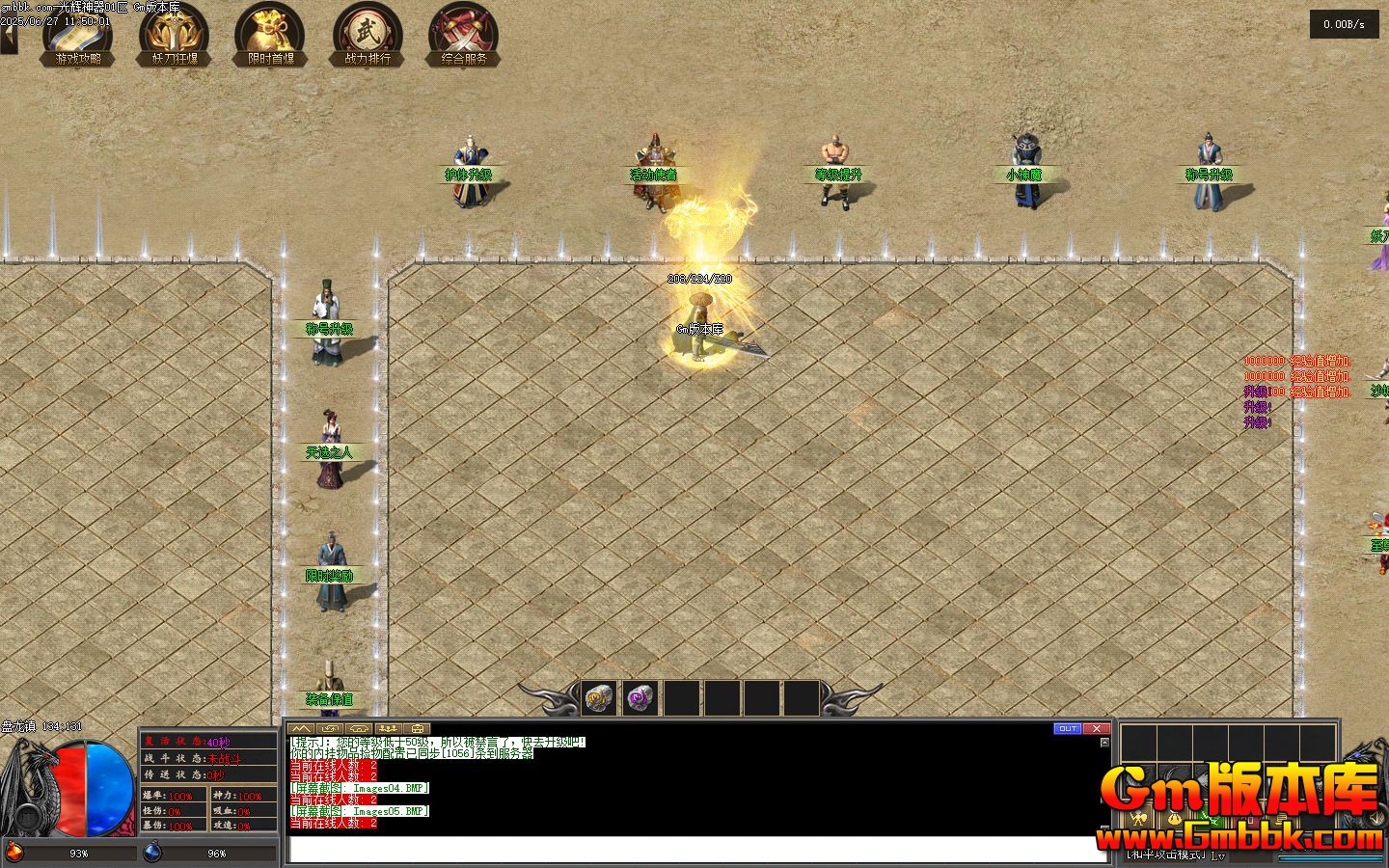
Task: Use the purple-rune stone in the hotbar
Action: point(640,698)
